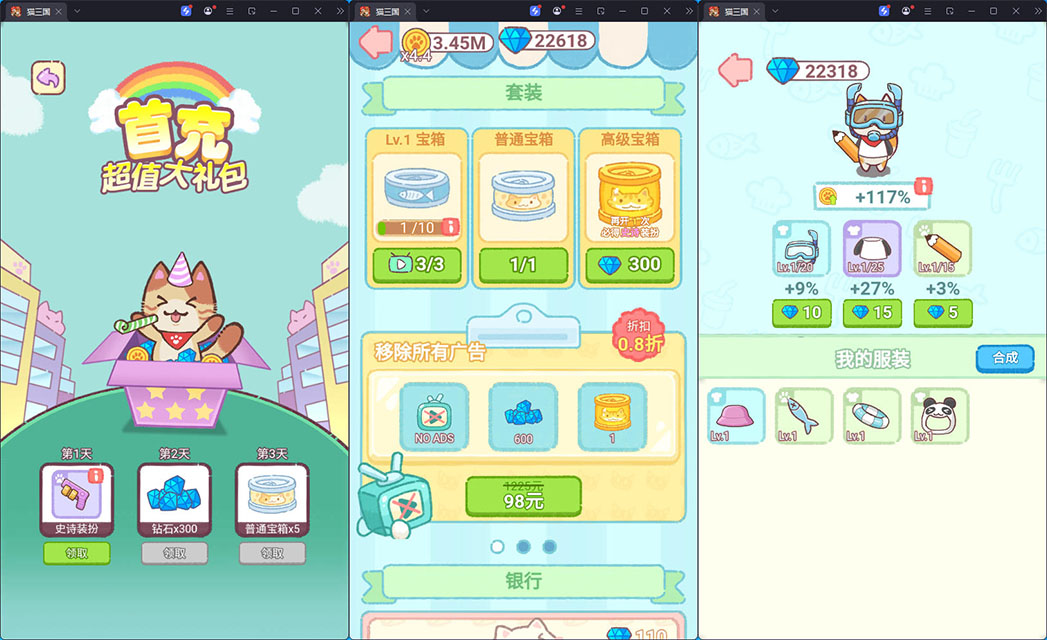
Task: Claim the day 1 史诗装扮 reward
Action: pyautogui.click(x=76, y=553)
